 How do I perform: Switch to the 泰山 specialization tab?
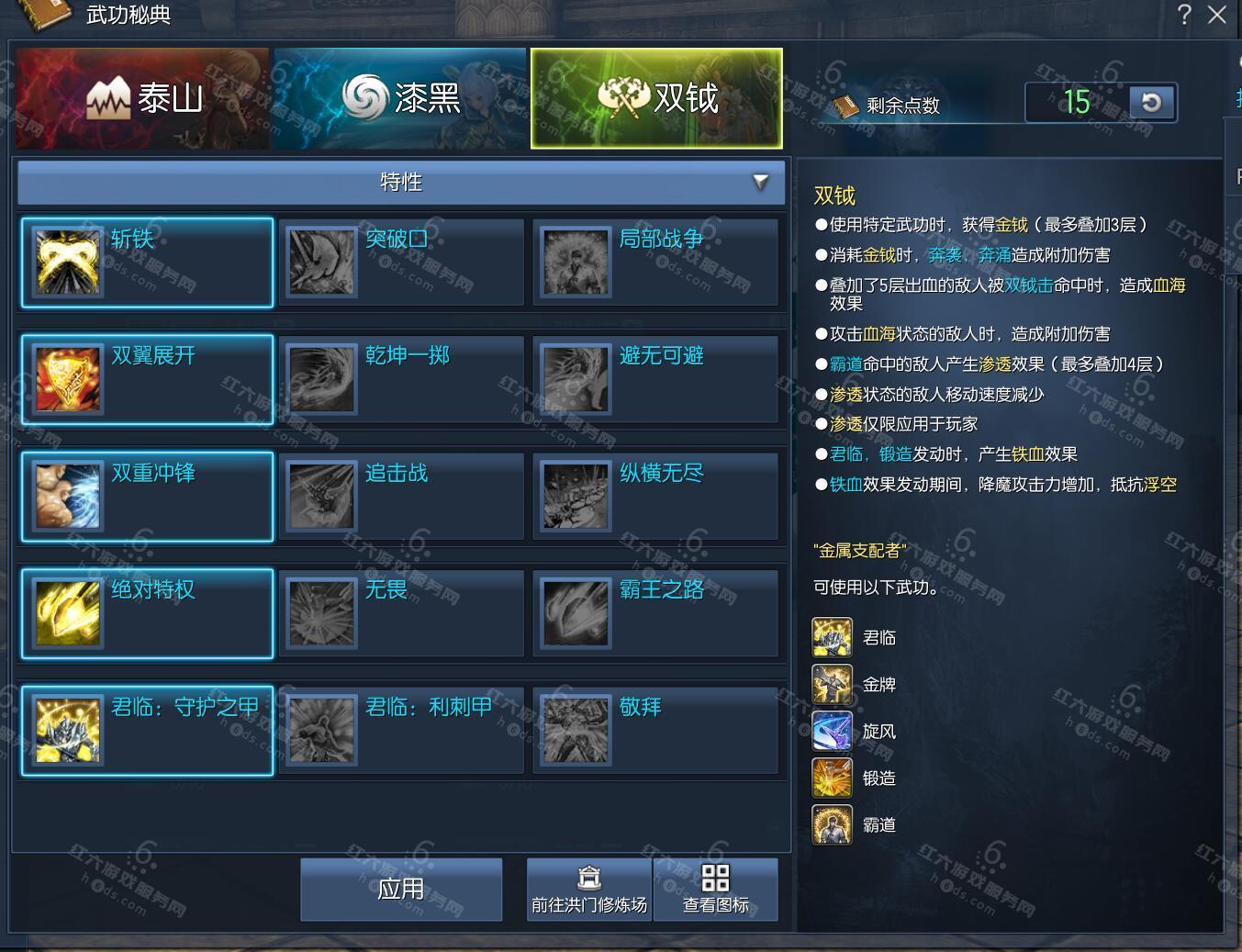coord(142,98)
